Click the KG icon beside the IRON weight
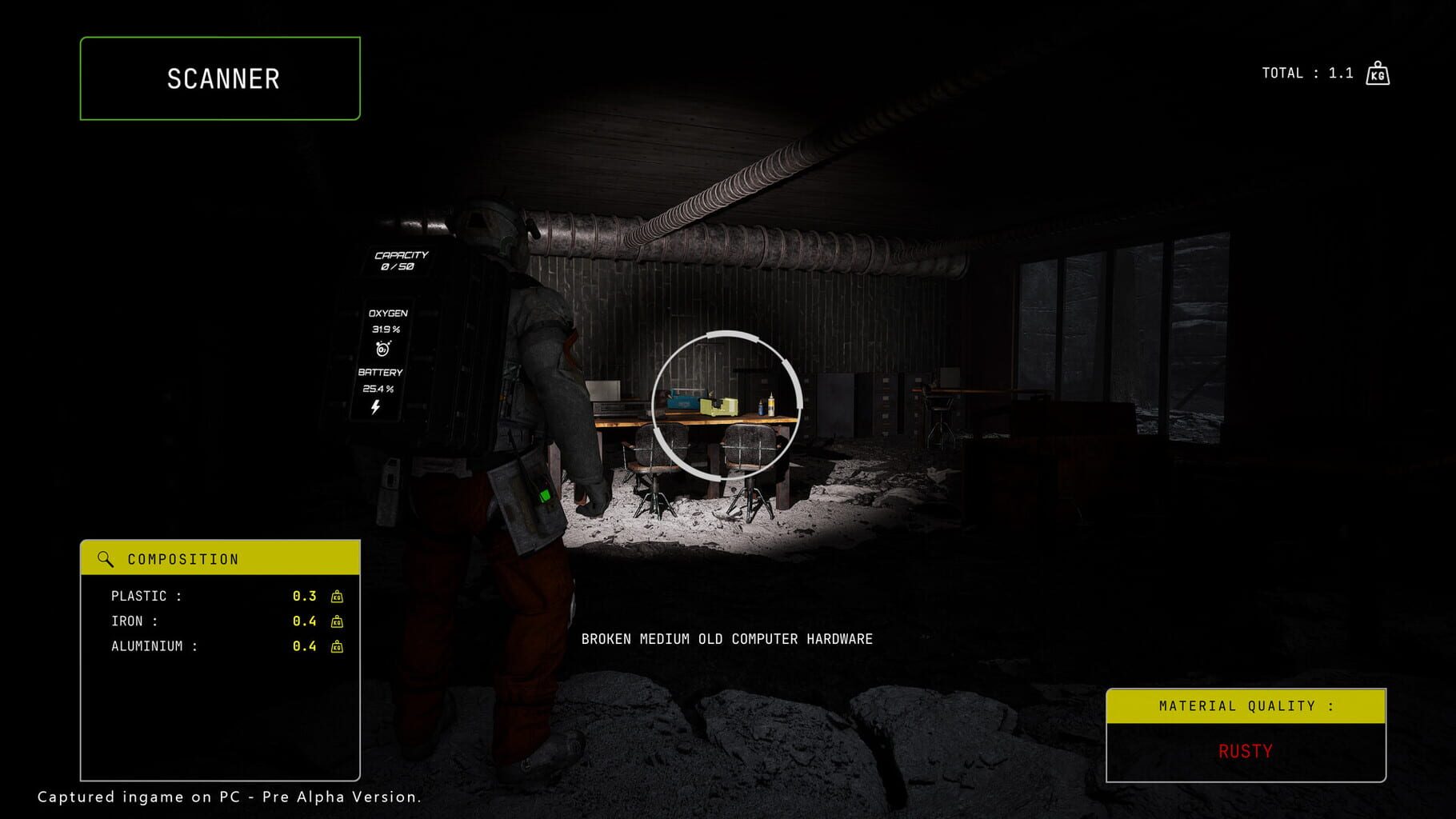This screenshot has width=1456, height=819. pyautogui.click(x=337, y=620)
